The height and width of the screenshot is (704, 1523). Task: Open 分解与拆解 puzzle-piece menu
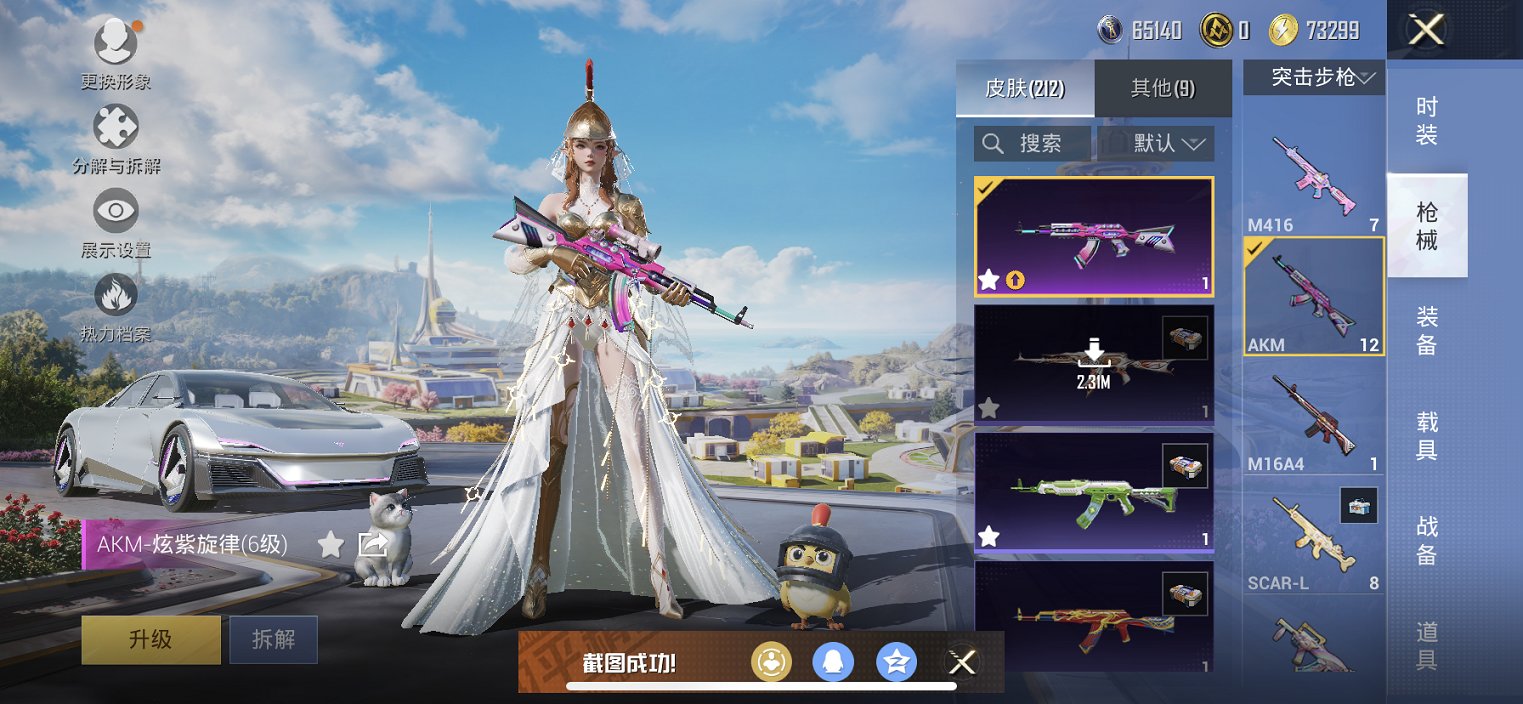pos(116,128)
